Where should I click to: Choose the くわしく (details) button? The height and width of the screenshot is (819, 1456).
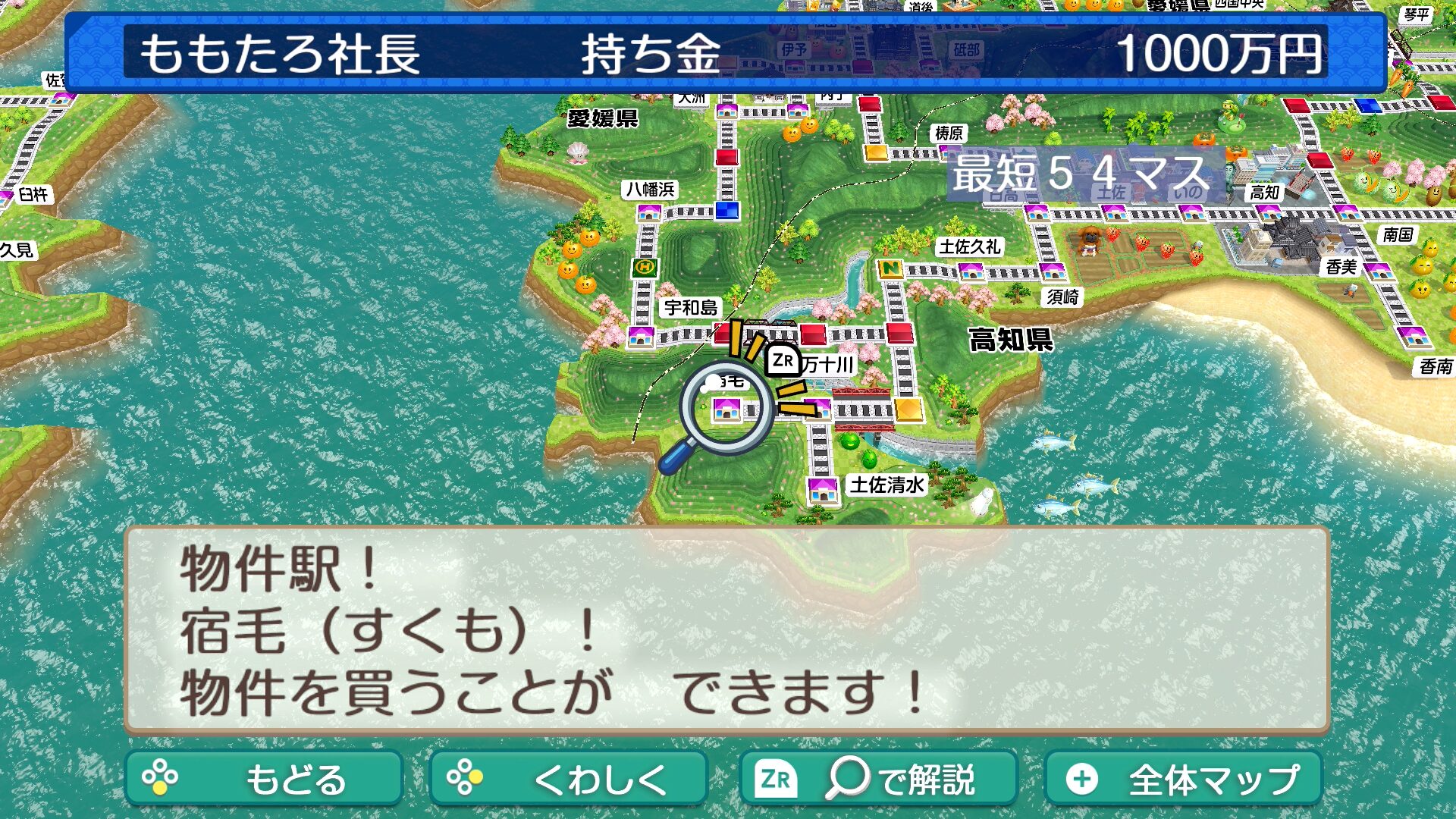(568, 778)
